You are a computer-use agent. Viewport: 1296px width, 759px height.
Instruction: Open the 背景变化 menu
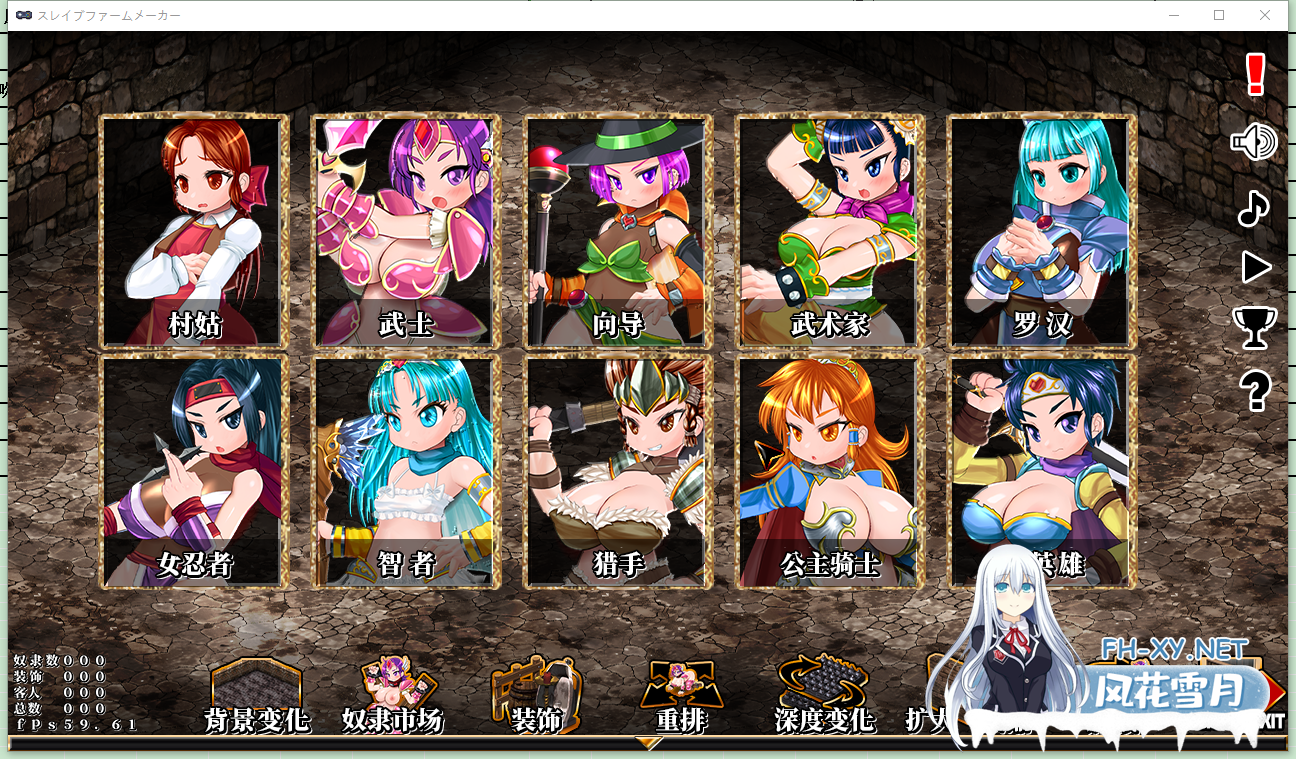click(256, 696)
